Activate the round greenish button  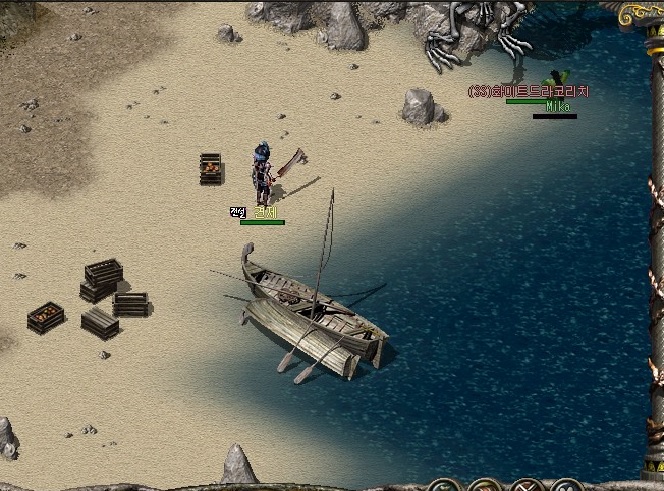[445, 487]
